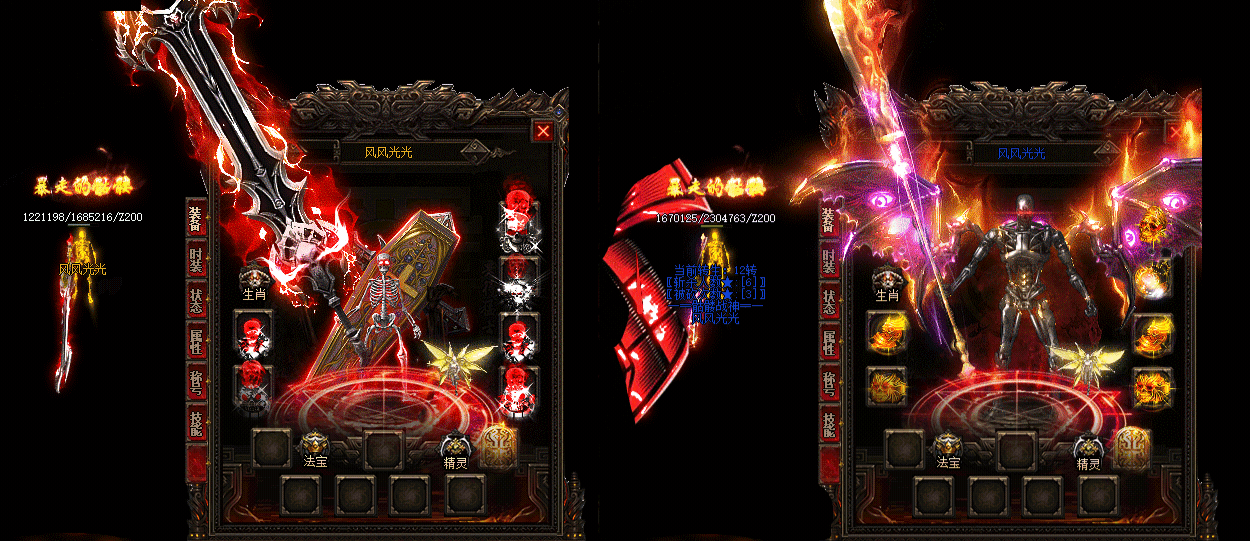View 技能 tab in the winged armor panel
Image resolution: width=1250 pixels, height=542 pixels.
[x=829, y=425]
